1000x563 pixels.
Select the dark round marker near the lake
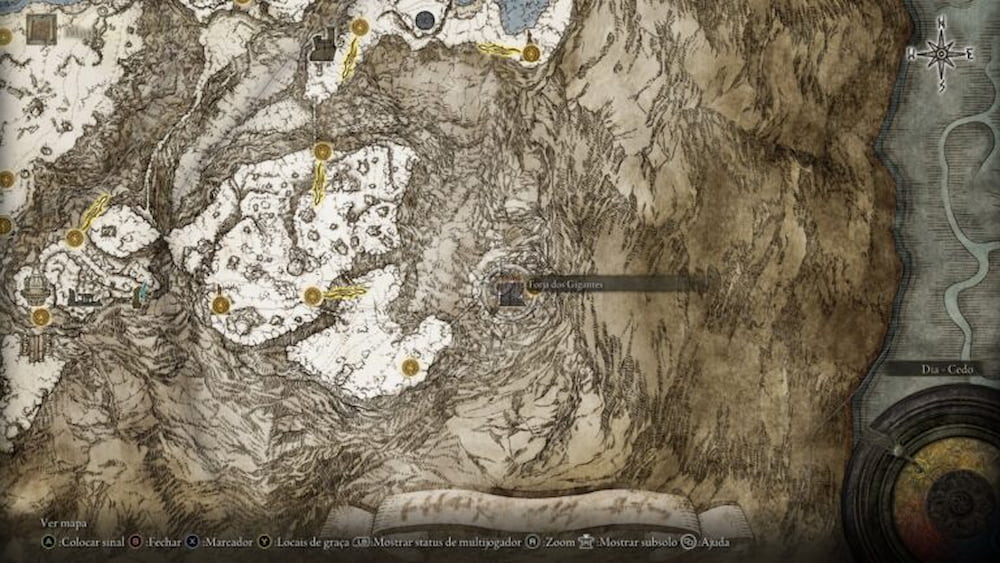pyautogui.click(x=425, y=20)
